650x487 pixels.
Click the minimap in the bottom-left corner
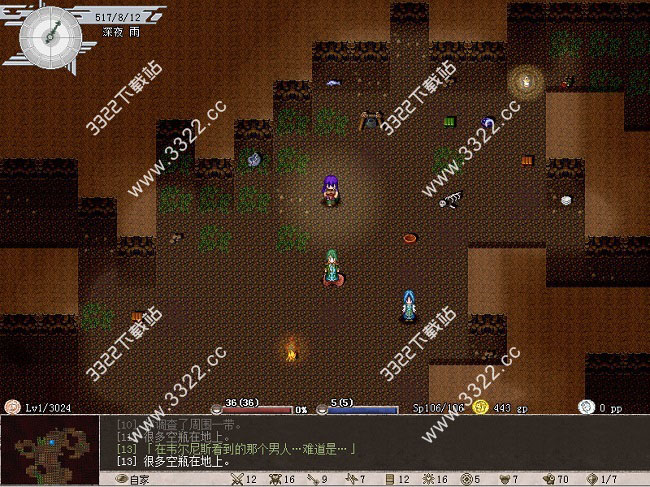click(x=50, y=449)
